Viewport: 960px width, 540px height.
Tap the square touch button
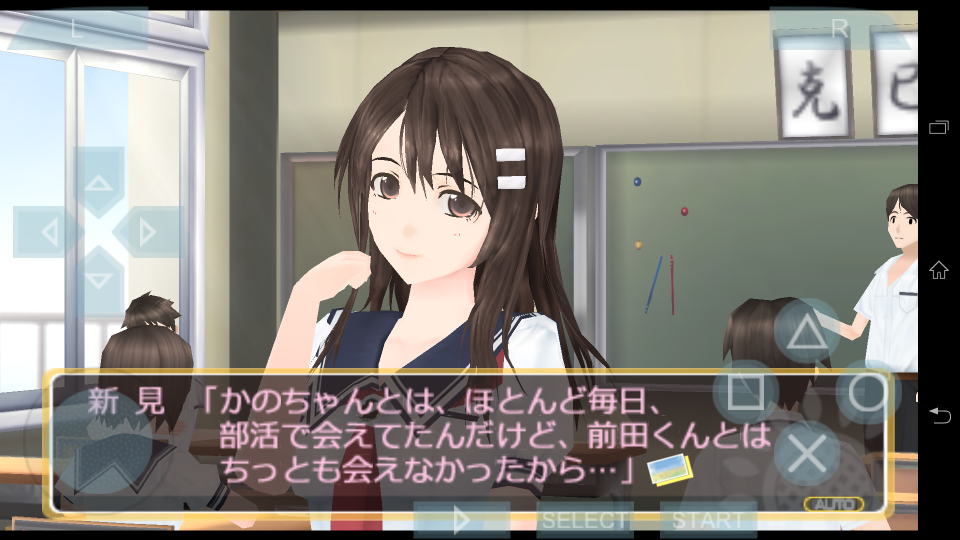tap(745, 392)
